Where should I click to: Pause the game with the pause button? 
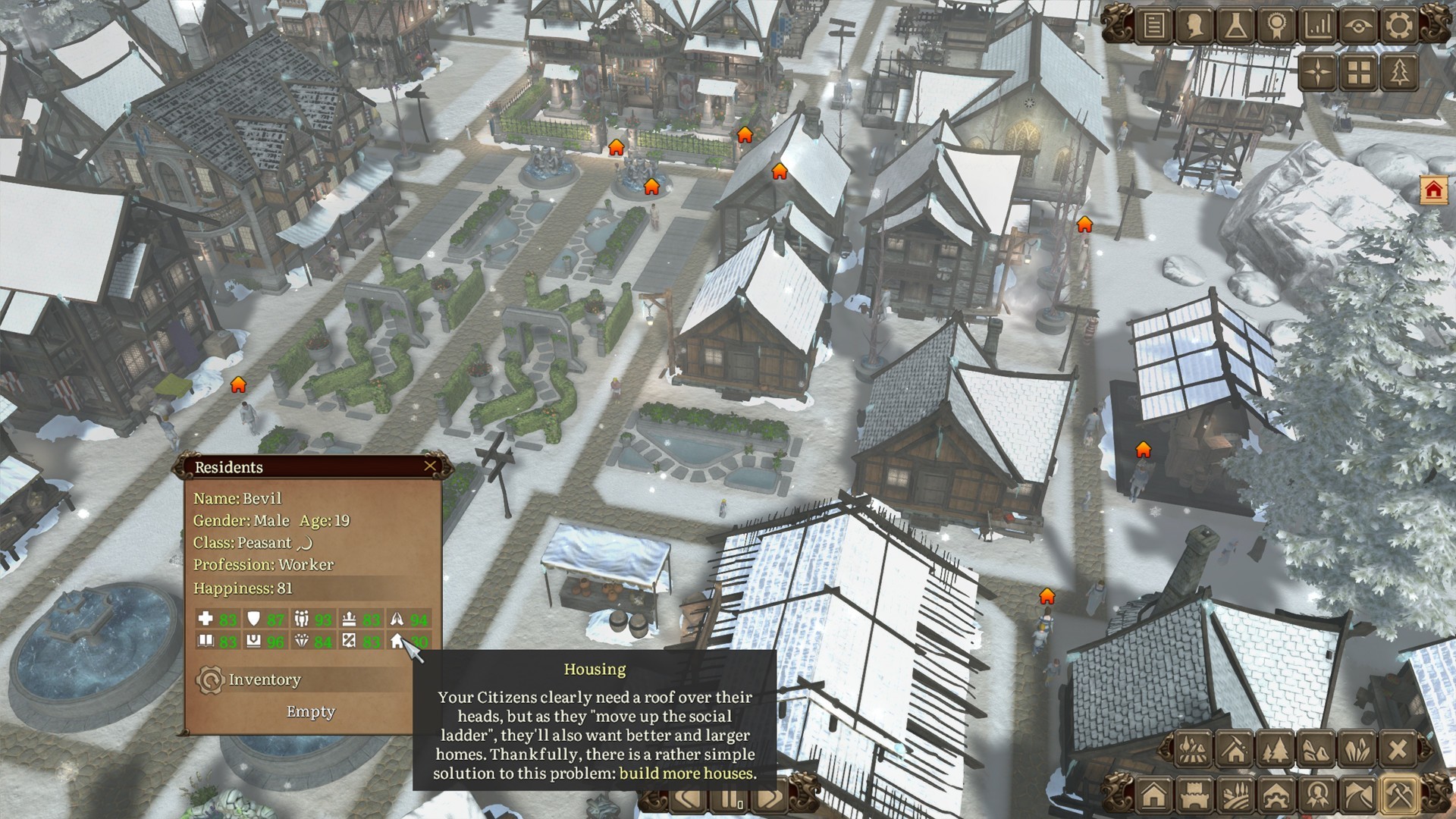729,799
